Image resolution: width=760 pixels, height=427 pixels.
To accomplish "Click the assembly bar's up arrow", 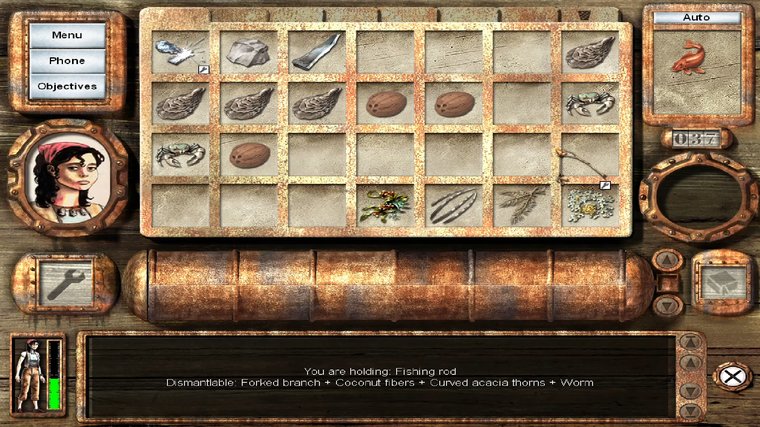I will pyautogui.click(x=667, y=262).
